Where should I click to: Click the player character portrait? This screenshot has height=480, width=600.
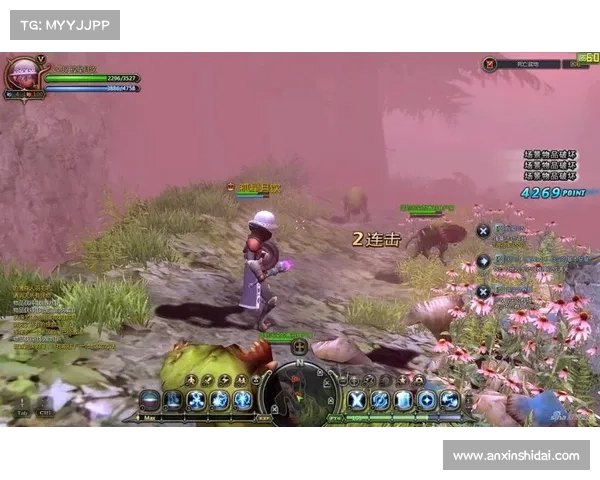(21, 75)
